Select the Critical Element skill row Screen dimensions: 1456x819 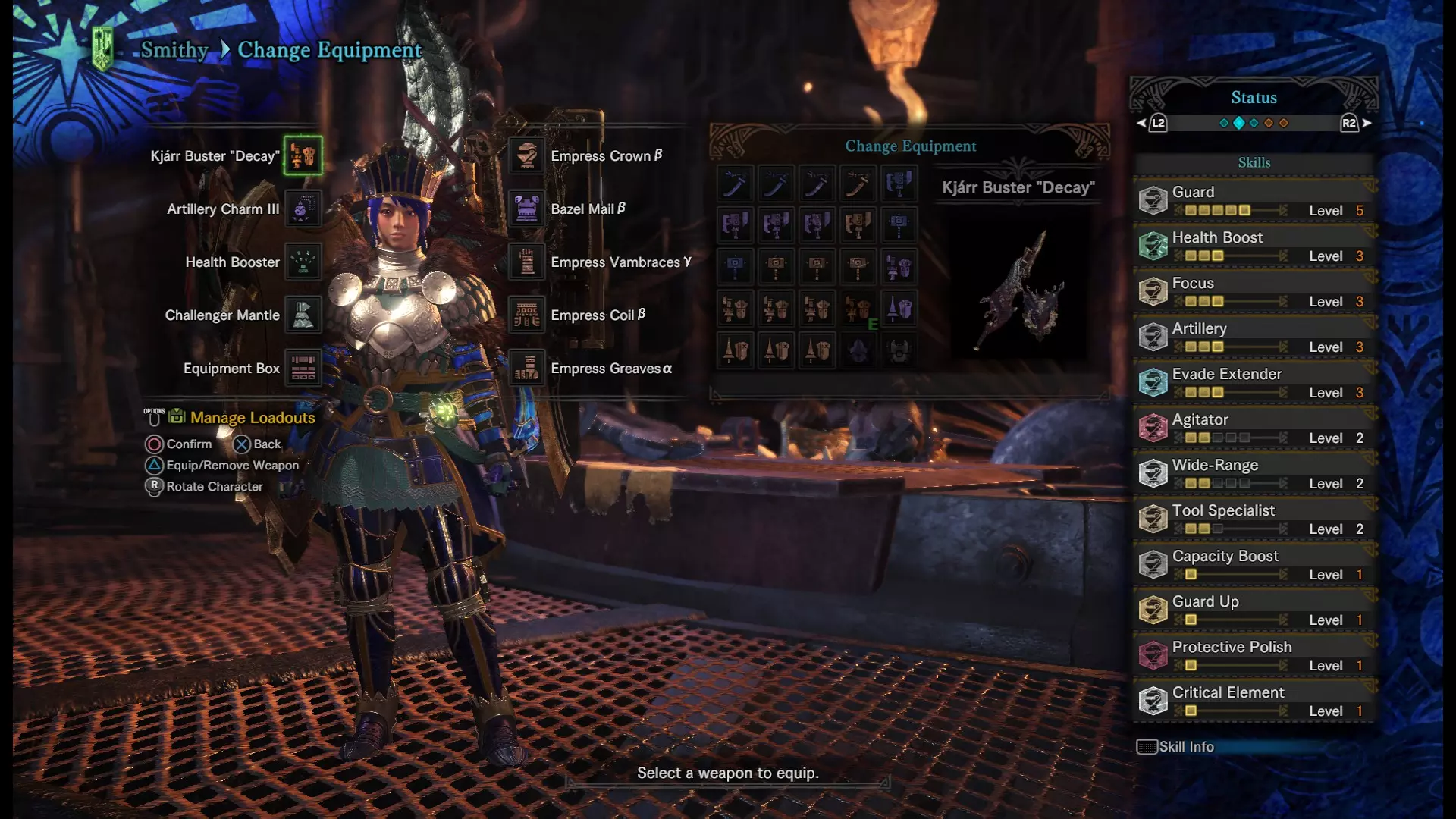pos(1254,701)
